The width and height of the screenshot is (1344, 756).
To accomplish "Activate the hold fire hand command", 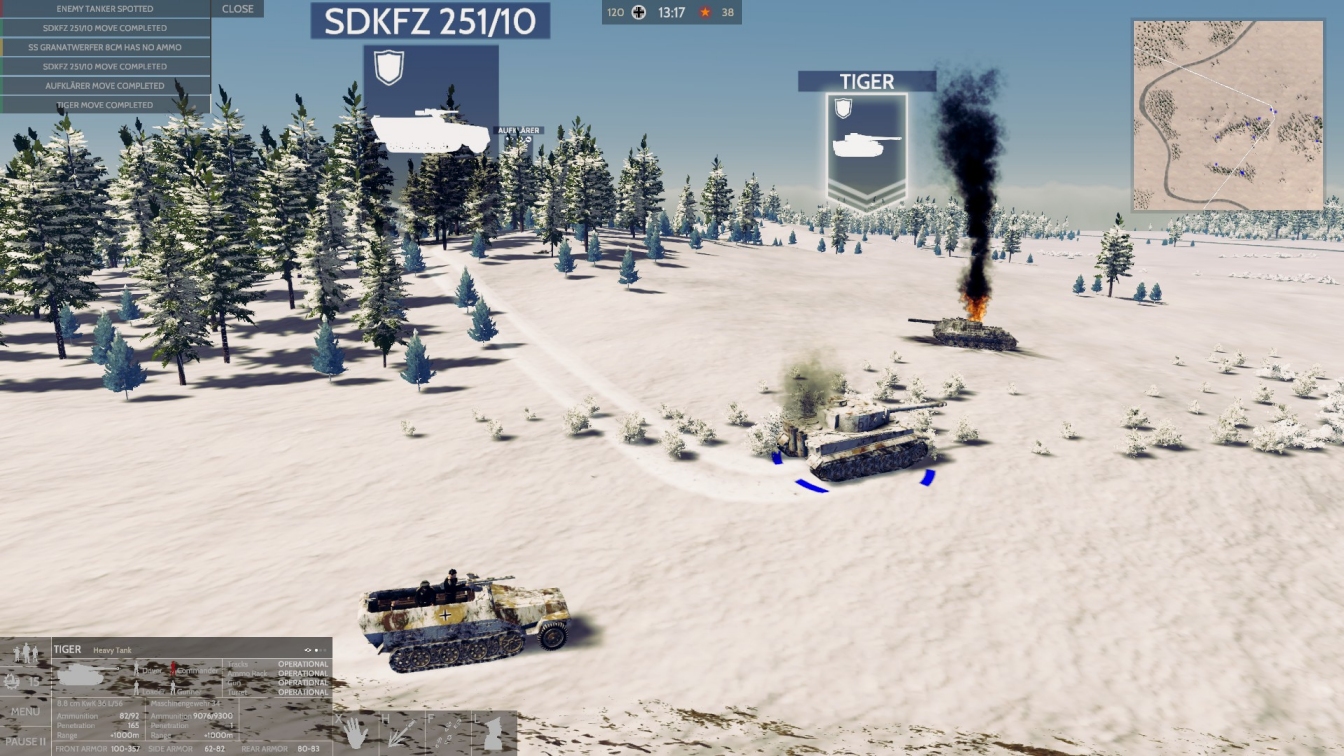I will pyautogui.click(x=355, y=732).
